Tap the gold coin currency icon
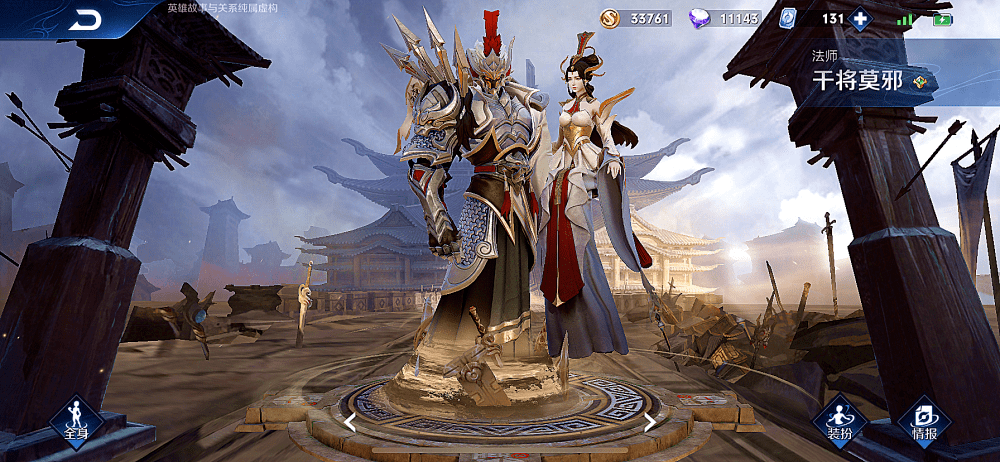This screenshot has width=1000, height=462. point(610,18)
